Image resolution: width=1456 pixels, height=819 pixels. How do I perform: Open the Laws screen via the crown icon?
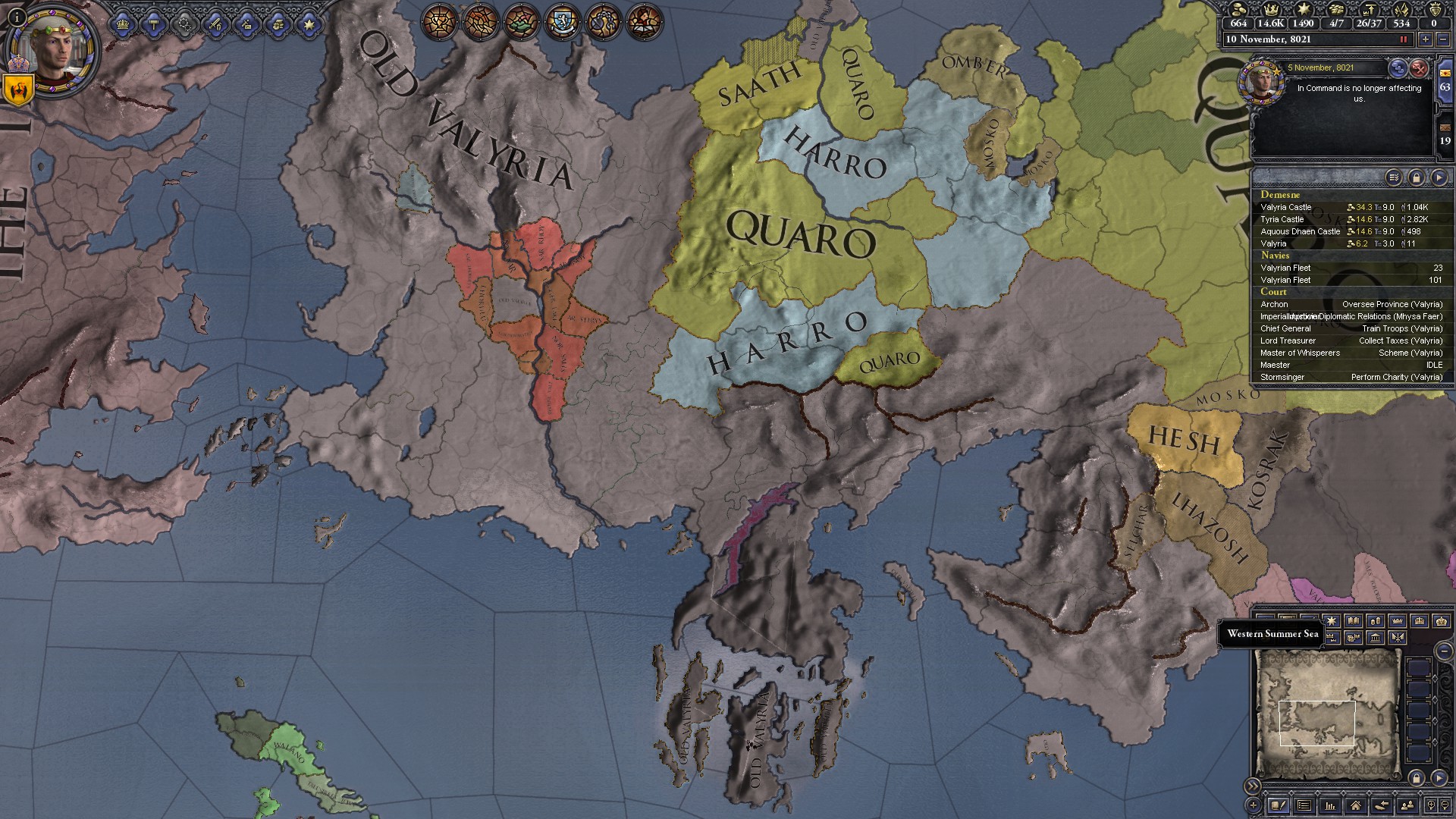pyautogui.click(x=123, y=25)
